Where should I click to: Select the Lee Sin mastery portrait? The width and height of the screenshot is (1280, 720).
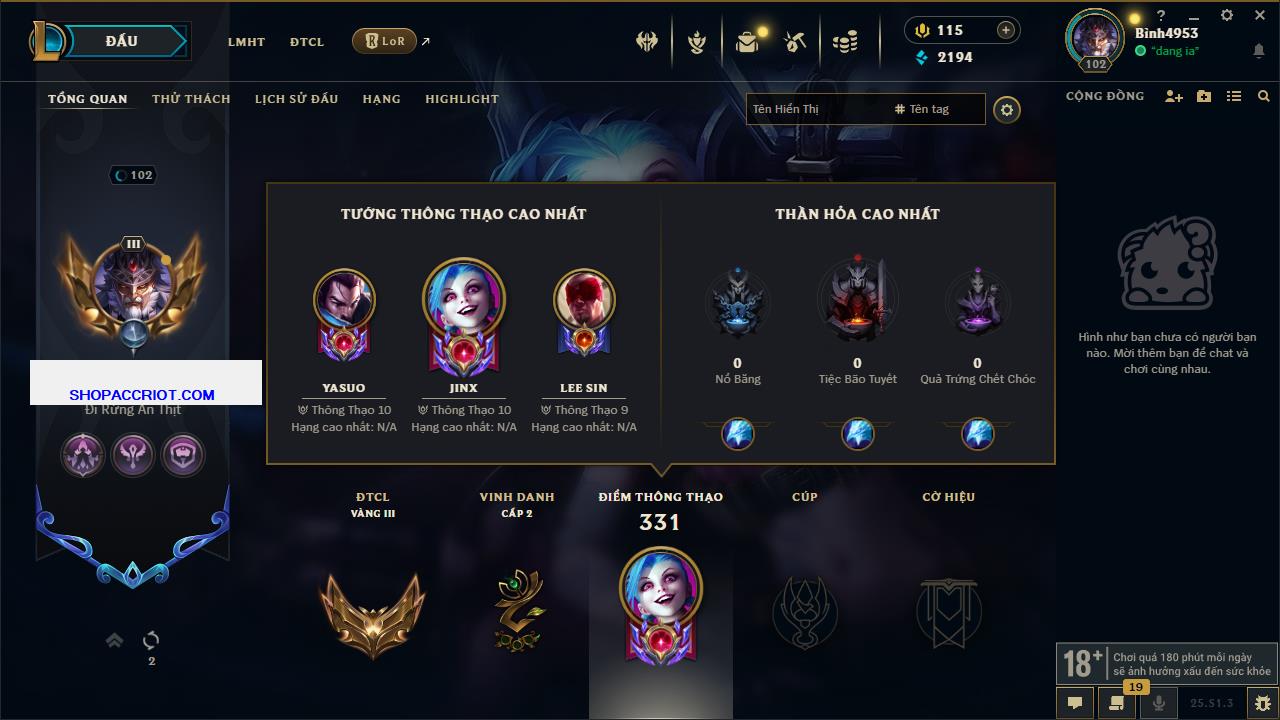pyautogui.click(x=584, y=300)
